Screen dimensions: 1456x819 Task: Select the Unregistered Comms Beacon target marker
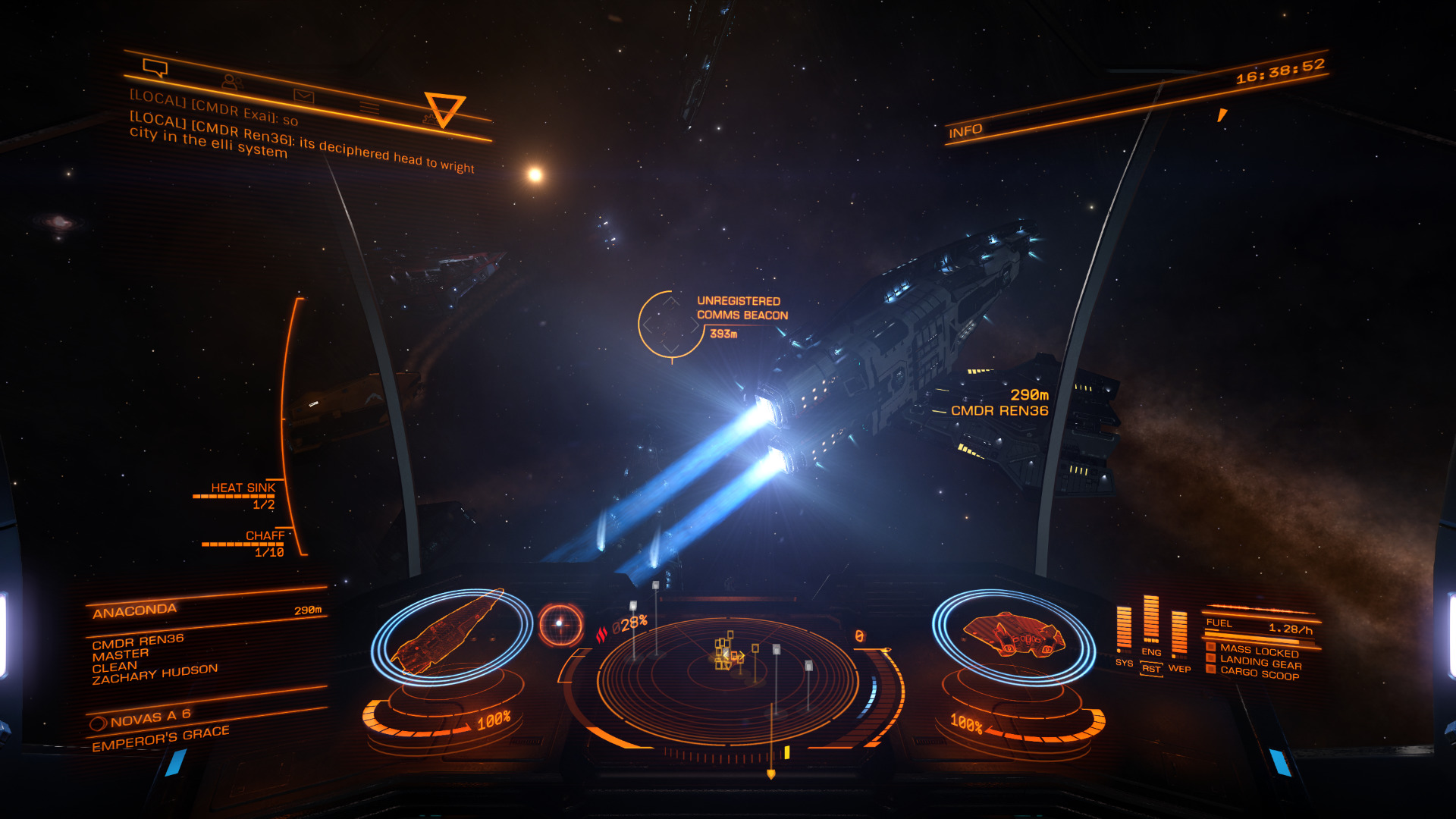670,325
